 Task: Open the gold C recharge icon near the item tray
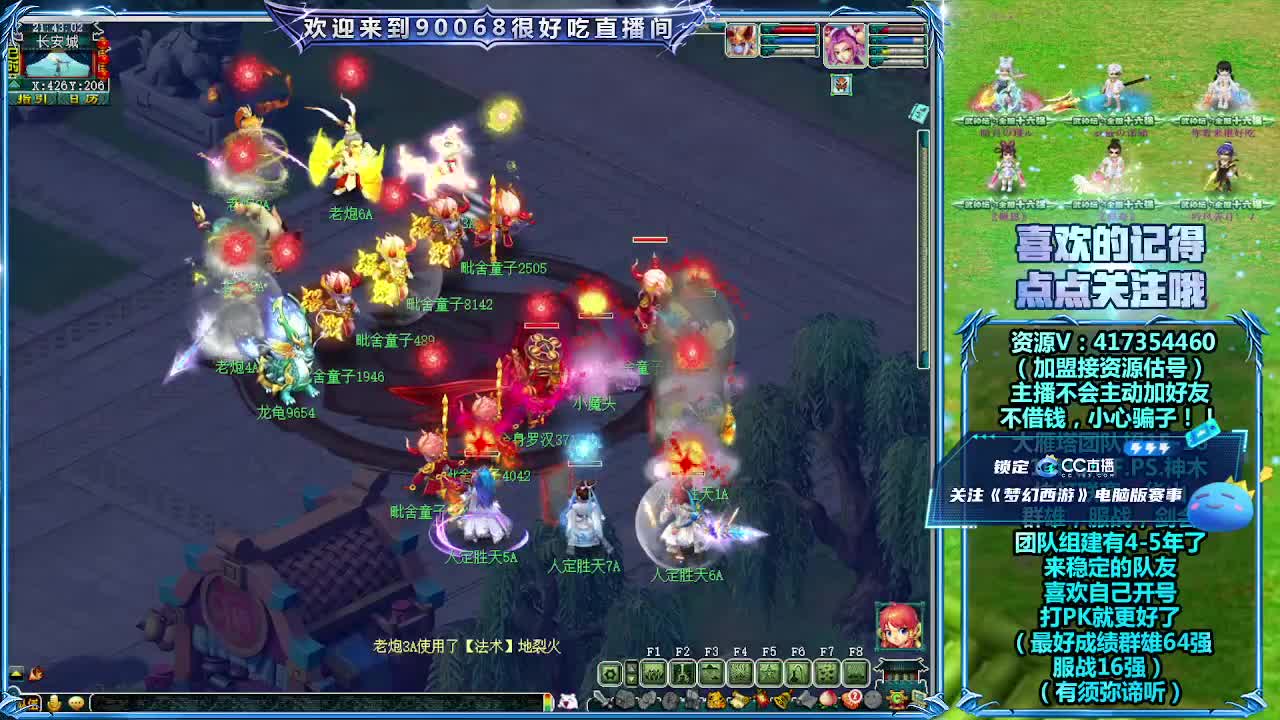tap(896, 698)
